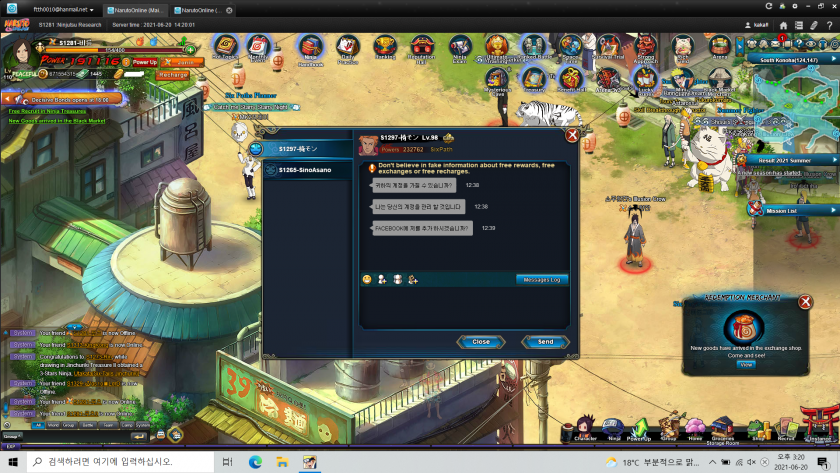Dismiss the Redemption Merchant popup
Viewport: 840px width, 473px height.
point(805,302)
